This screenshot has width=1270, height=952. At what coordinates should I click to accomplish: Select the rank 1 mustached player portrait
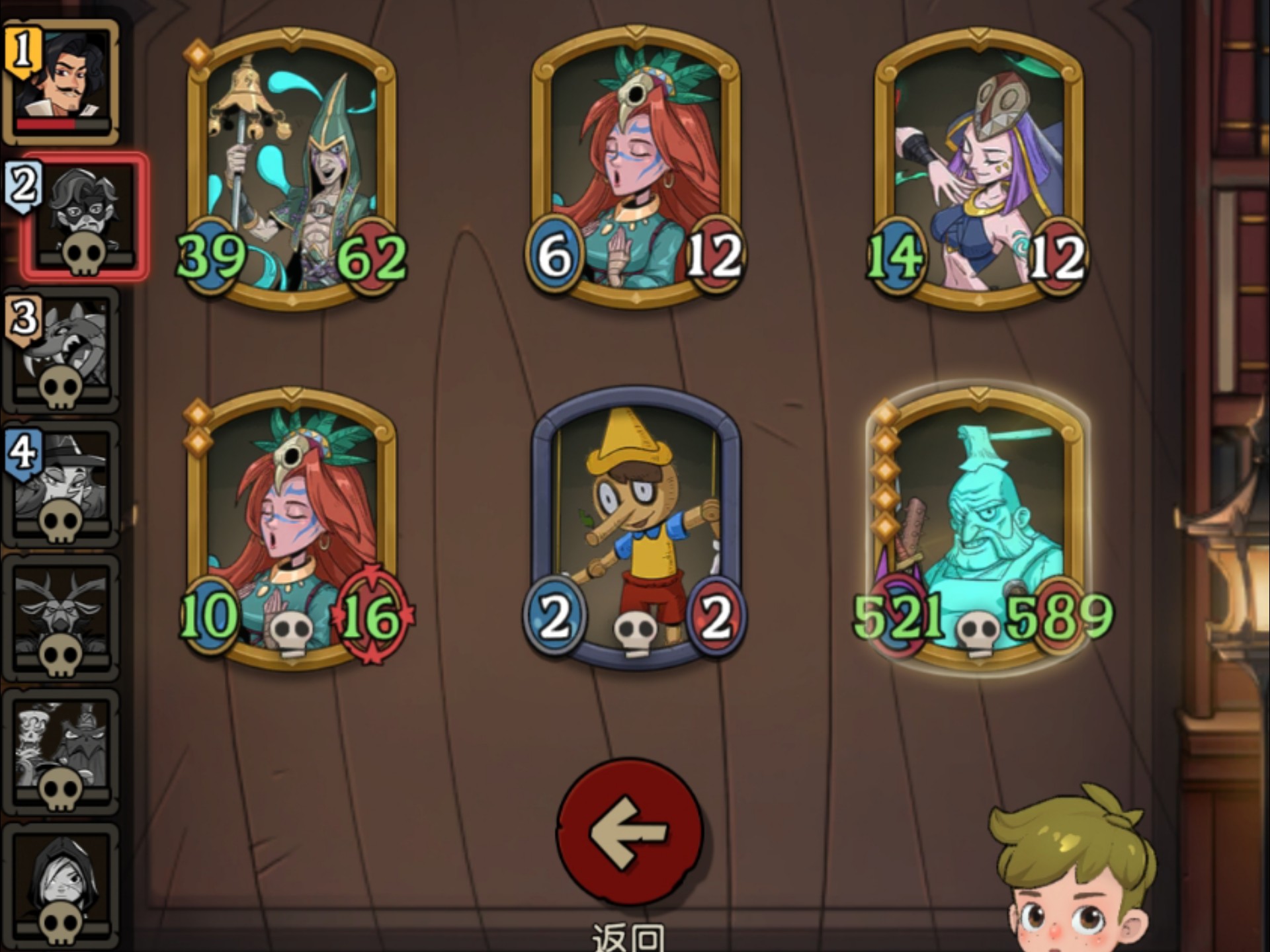point(62,82)
